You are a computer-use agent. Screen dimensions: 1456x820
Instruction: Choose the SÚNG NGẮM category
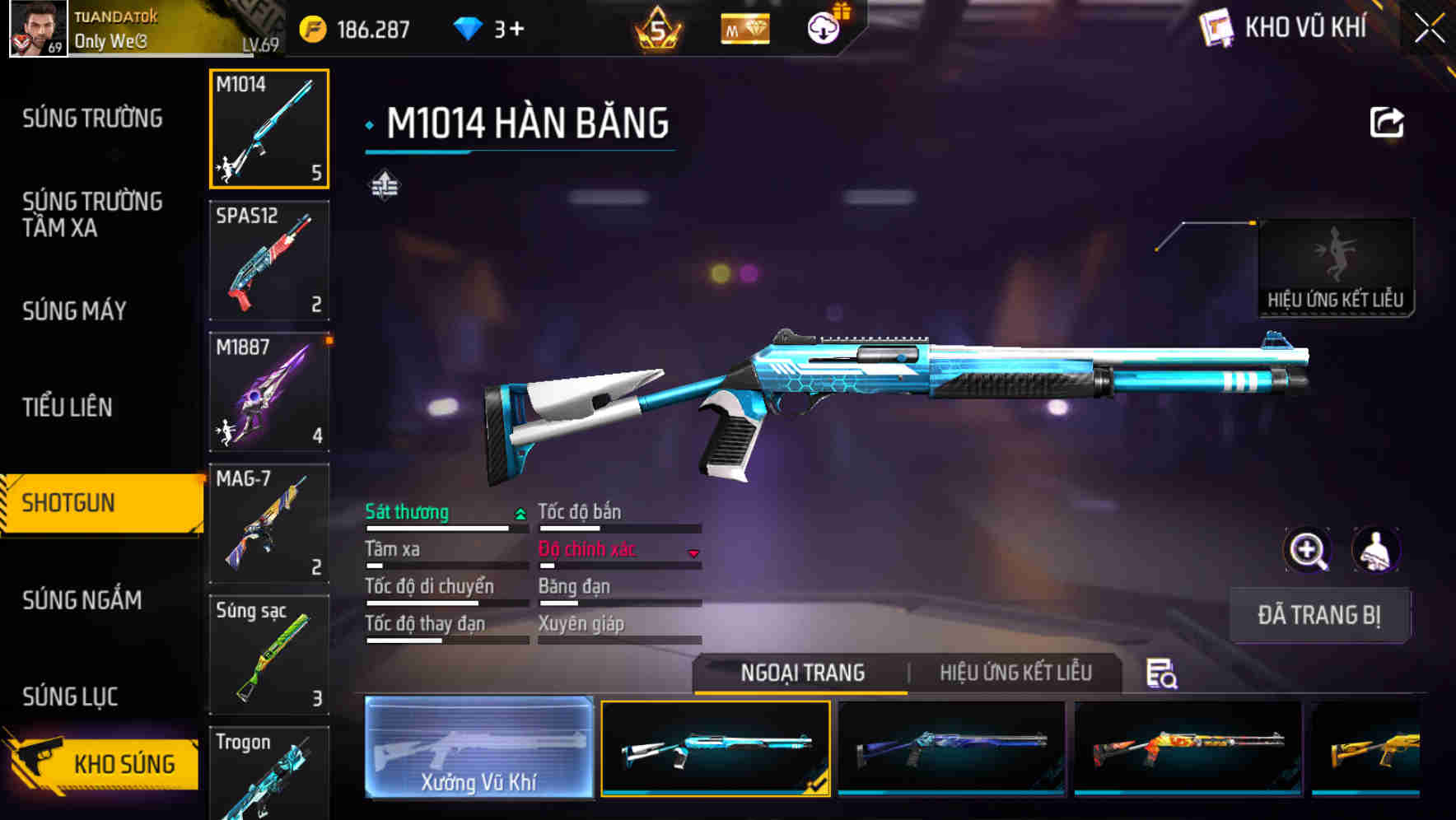[x=82, y=600]
